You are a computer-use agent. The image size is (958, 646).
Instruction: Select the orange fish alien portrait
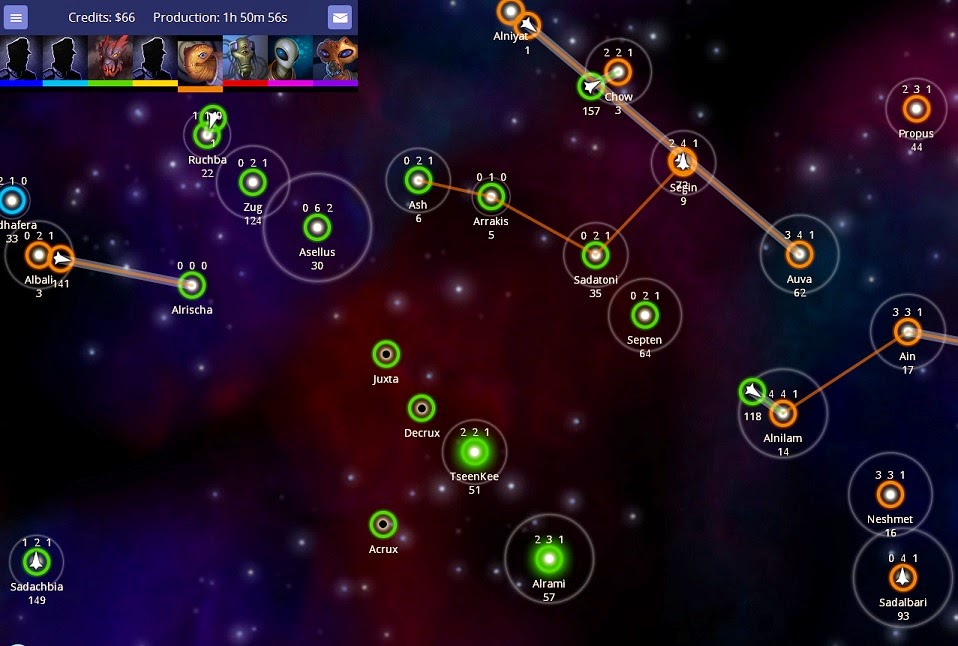[200, 58]
